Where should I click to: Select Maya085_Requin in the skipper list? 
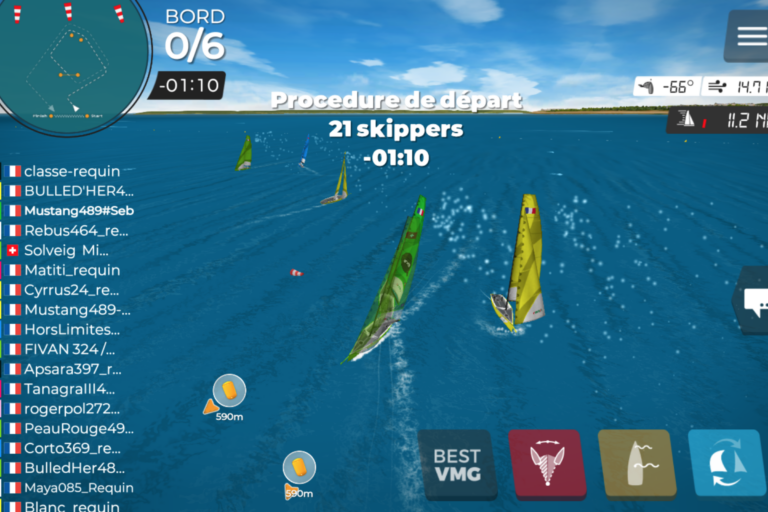tap(71, 487)
